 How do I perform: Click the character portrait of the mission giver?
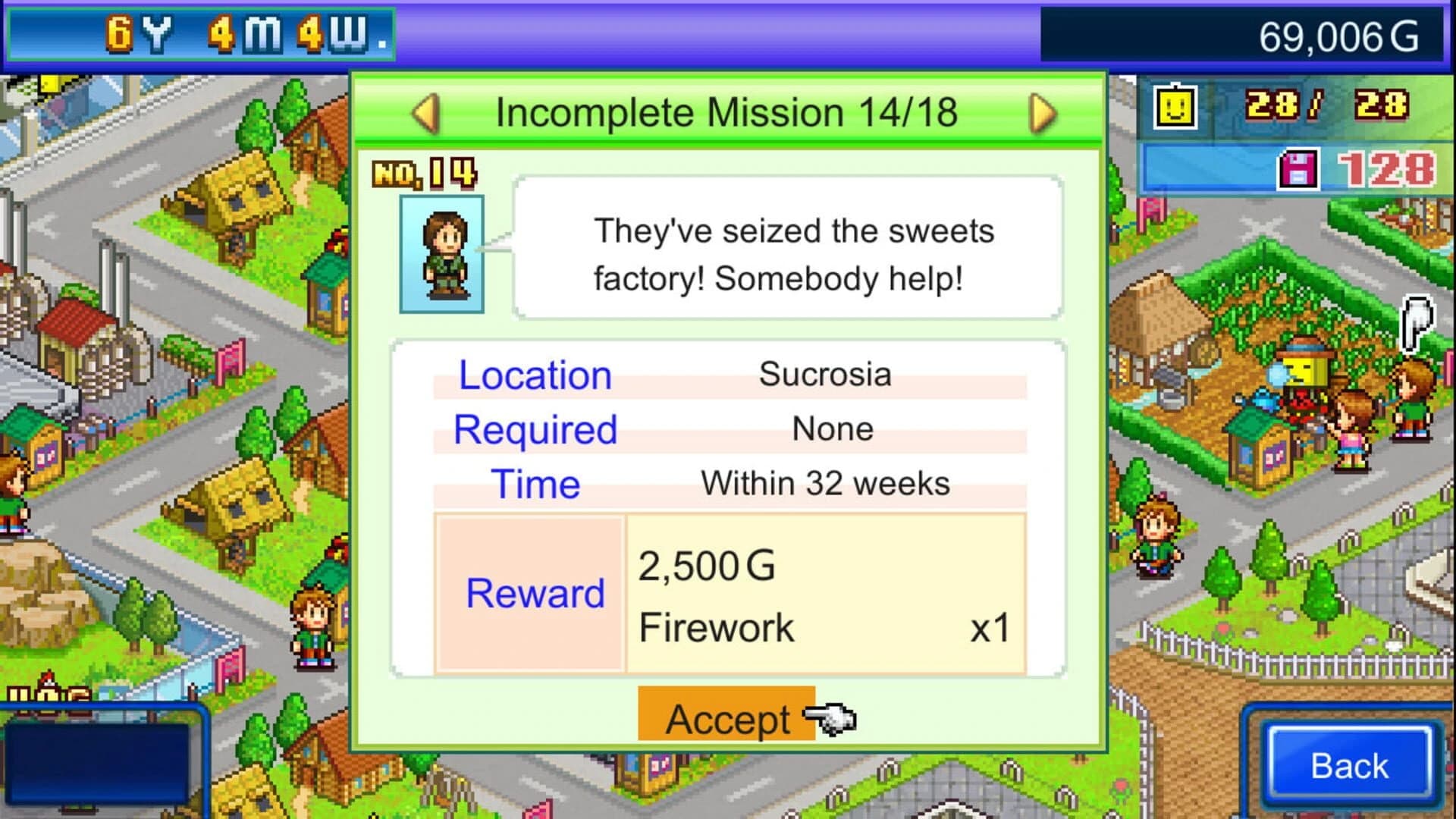(x=441, y=254)
